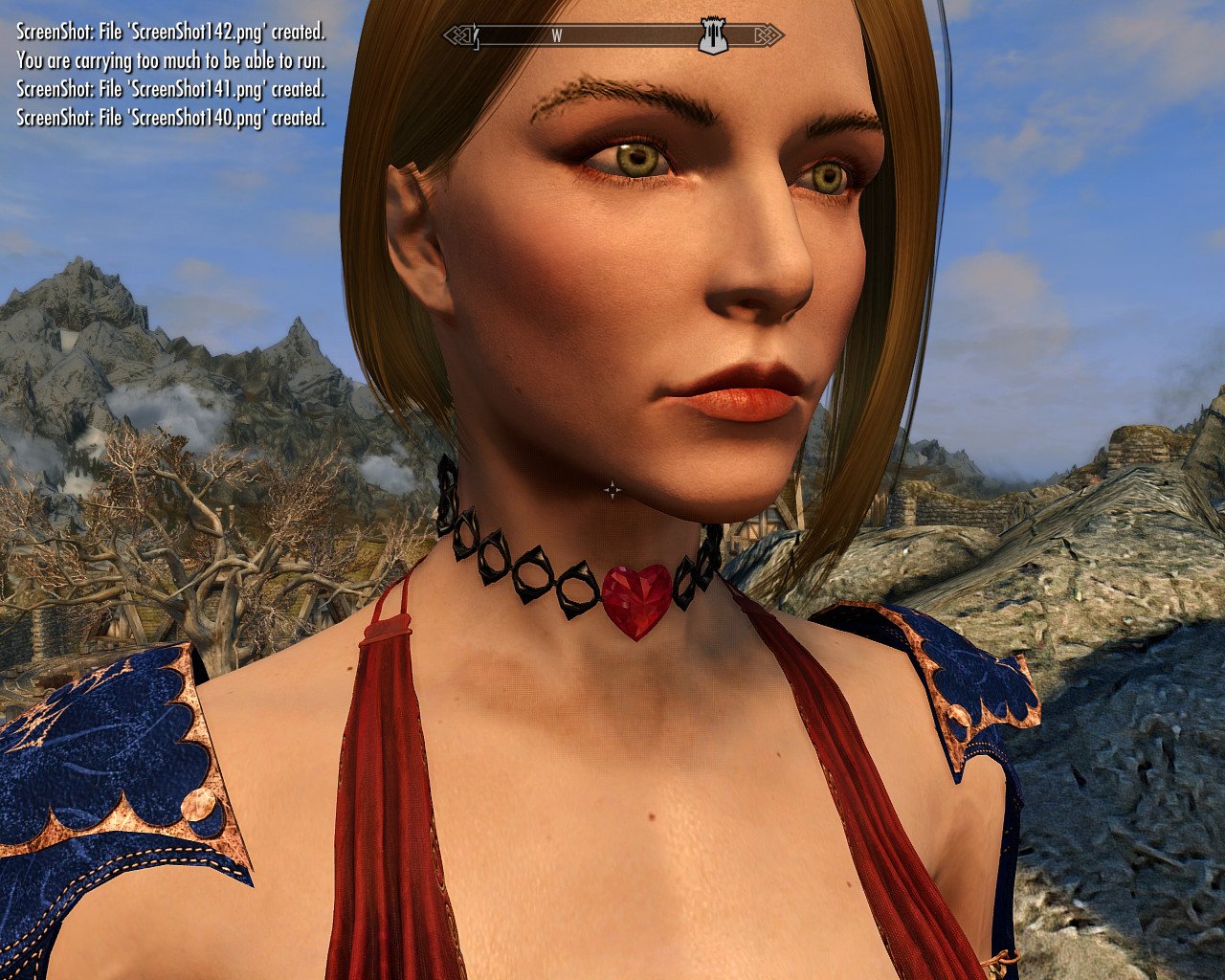Click the W direction label on the compass
Image resolution: width=1225 pixels, height=980 pixels.
(x=557, y=34)
